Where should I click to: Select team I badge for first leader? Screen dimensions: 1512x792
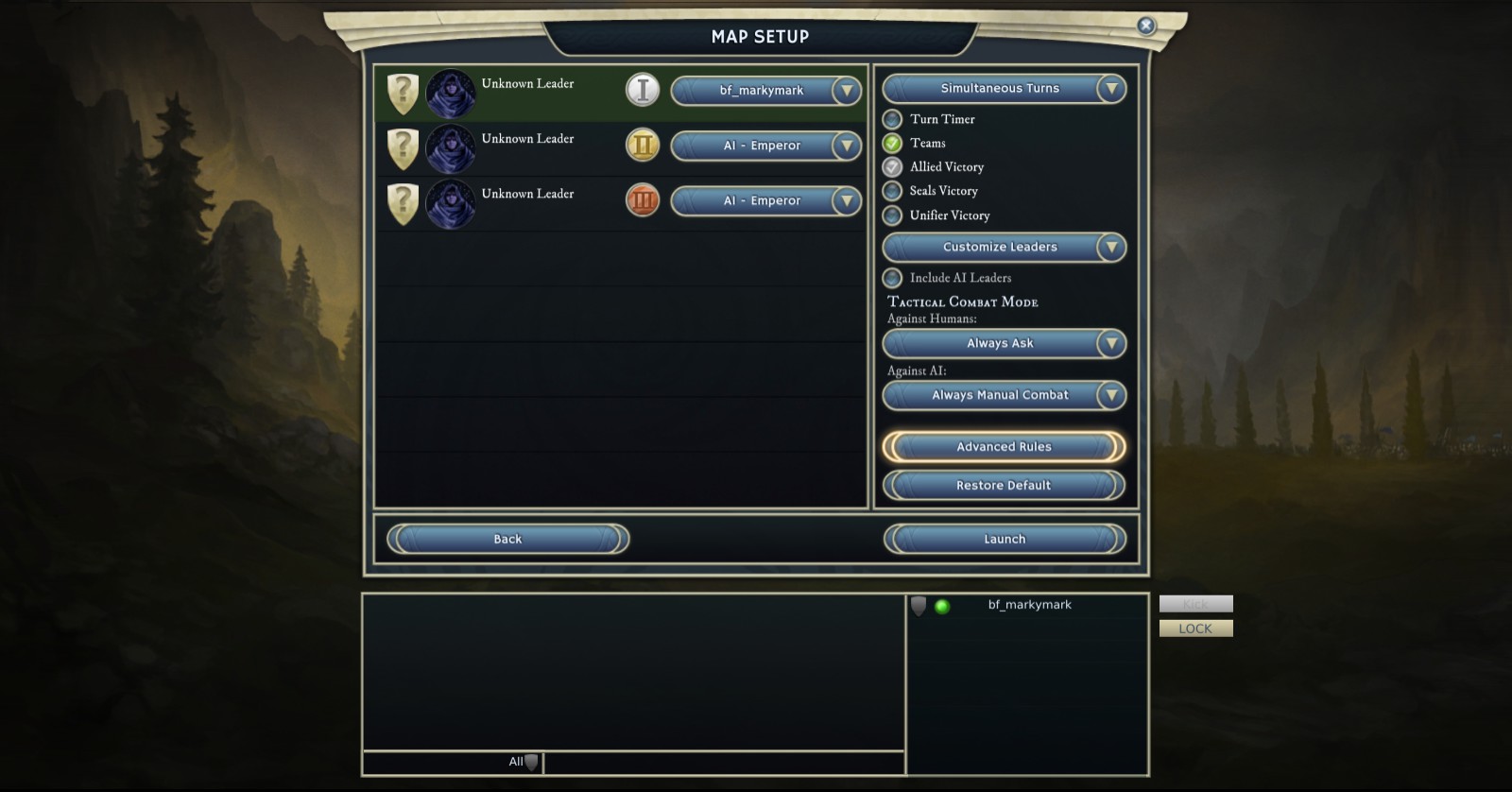(643, 90)
